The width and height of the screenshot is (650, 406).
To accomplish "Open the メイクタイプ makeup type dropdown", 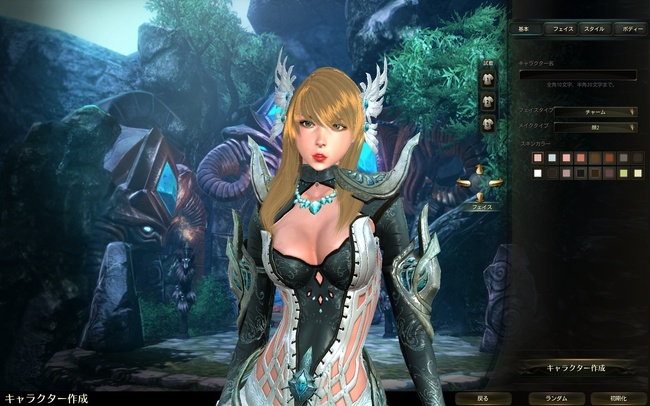I will [595, 127].
